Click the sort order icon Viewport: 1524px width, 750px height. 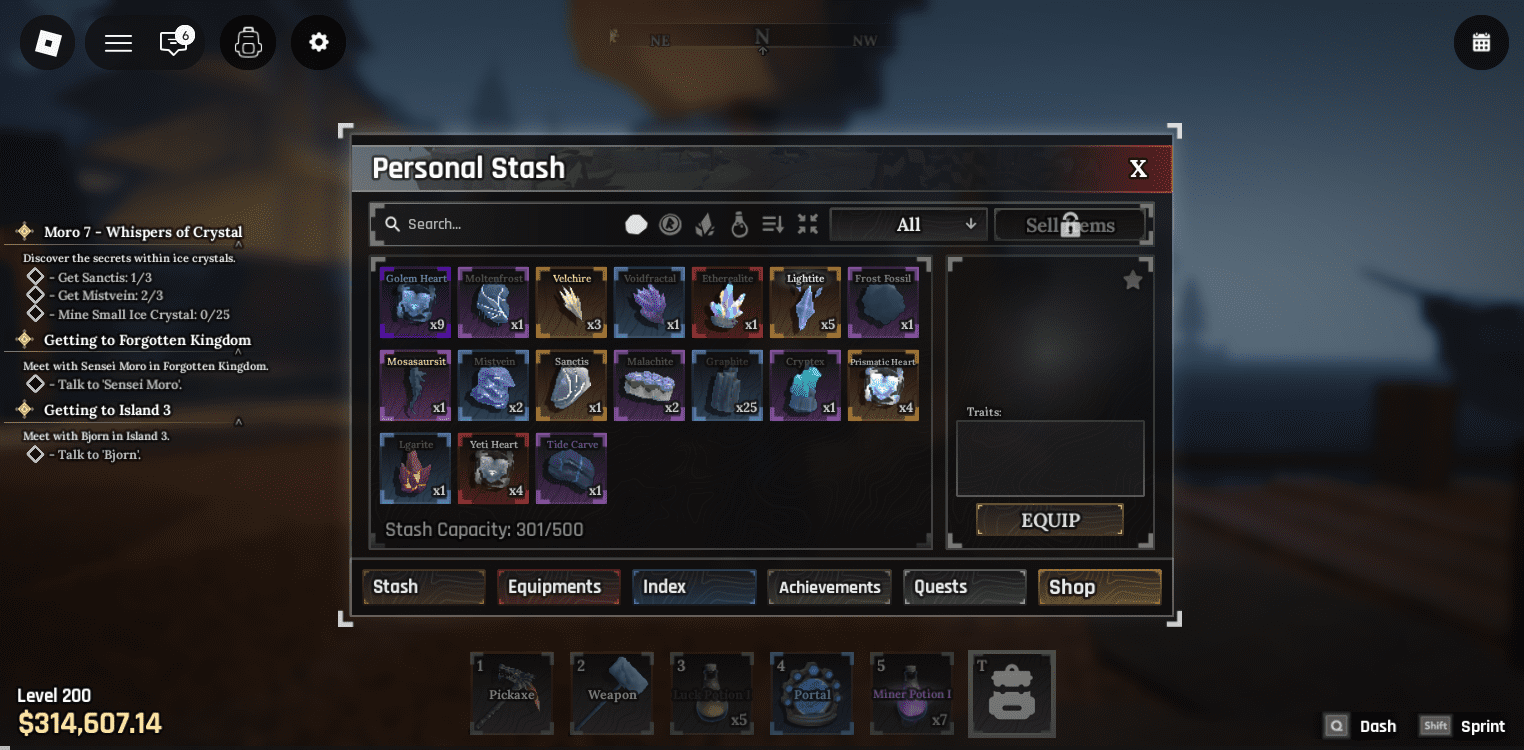[x=772, y=224]
